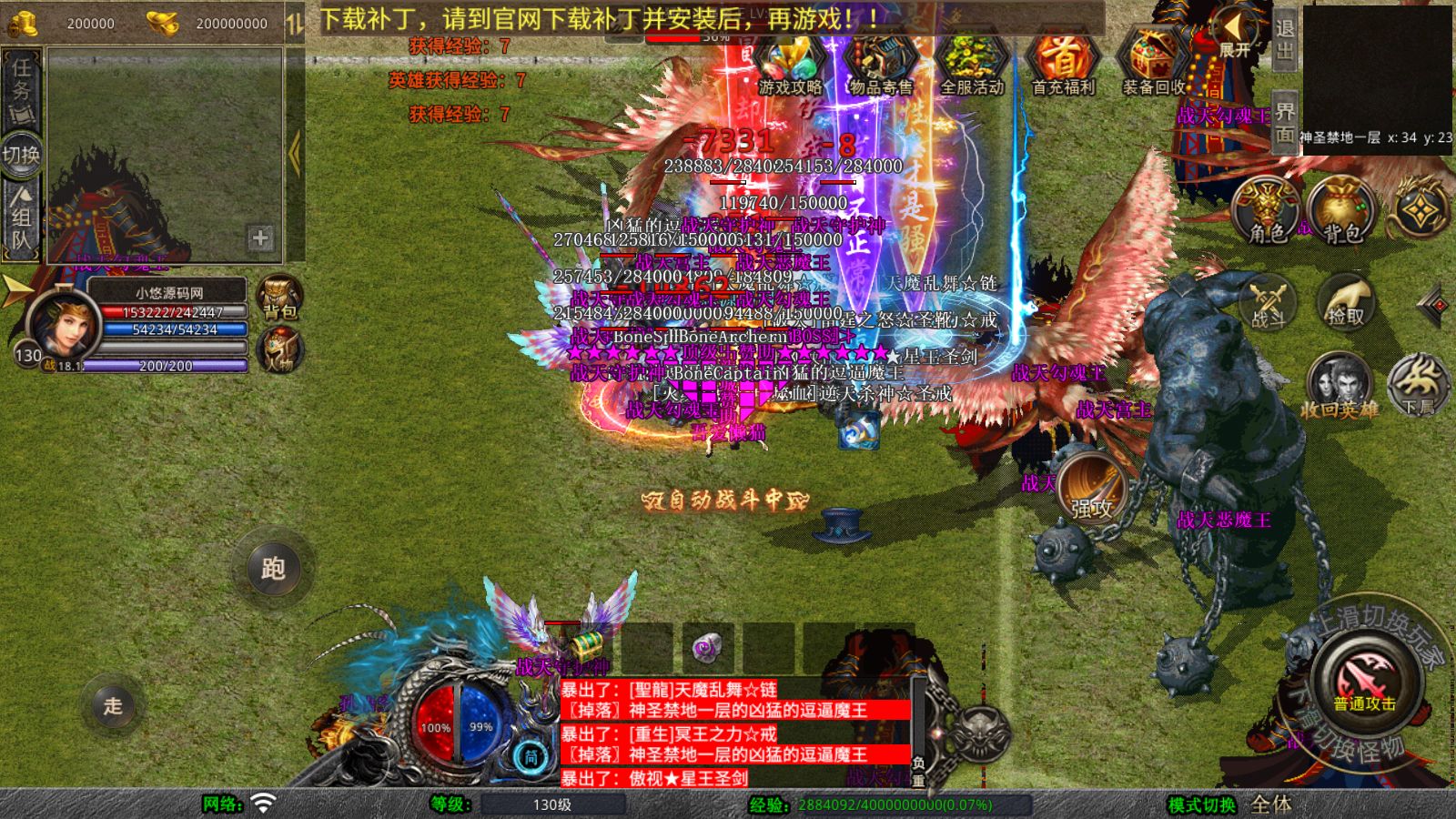This screenshot has width=1456, height=819.
Task: Open the round 背包 gold pouch bag
Action: (x=1341, y=211)
